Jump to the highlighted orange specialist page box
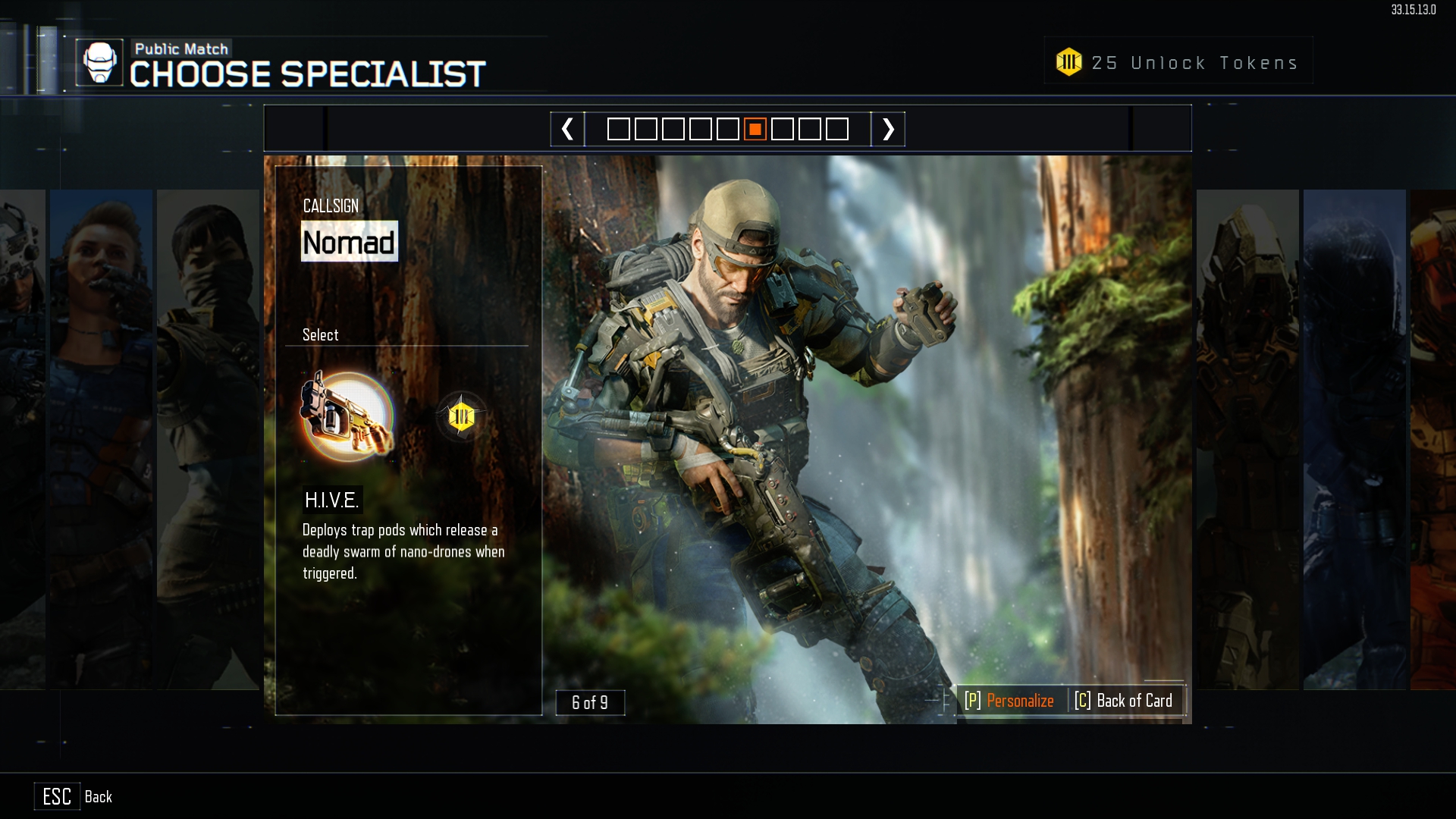The image size is (1456, 819). pyautogui.click(x=755, y=129)
